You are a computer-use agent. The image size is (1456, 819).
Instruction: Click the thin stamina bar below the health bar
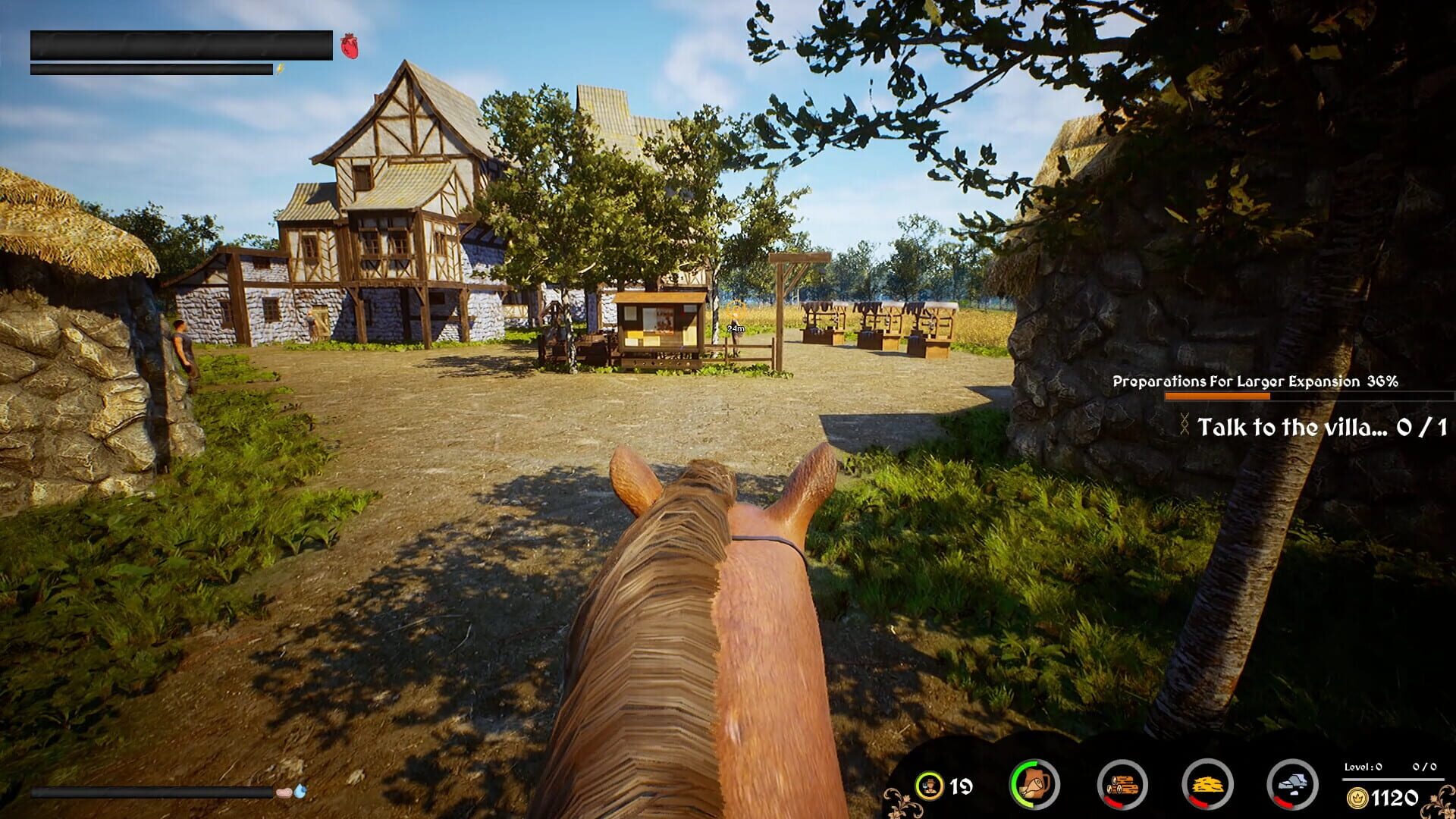pos(152,70)
